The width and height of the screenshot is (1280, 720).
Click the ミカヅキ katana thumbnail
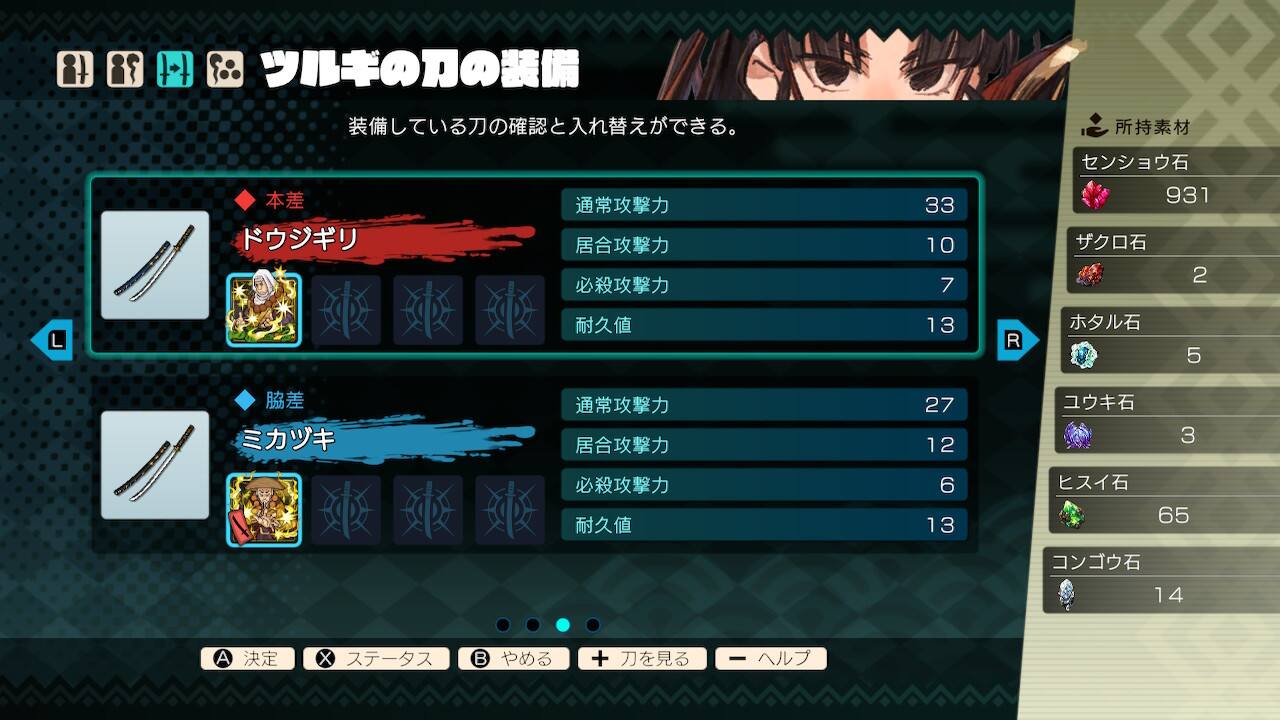pyautogui.click(x=155, y=465)
